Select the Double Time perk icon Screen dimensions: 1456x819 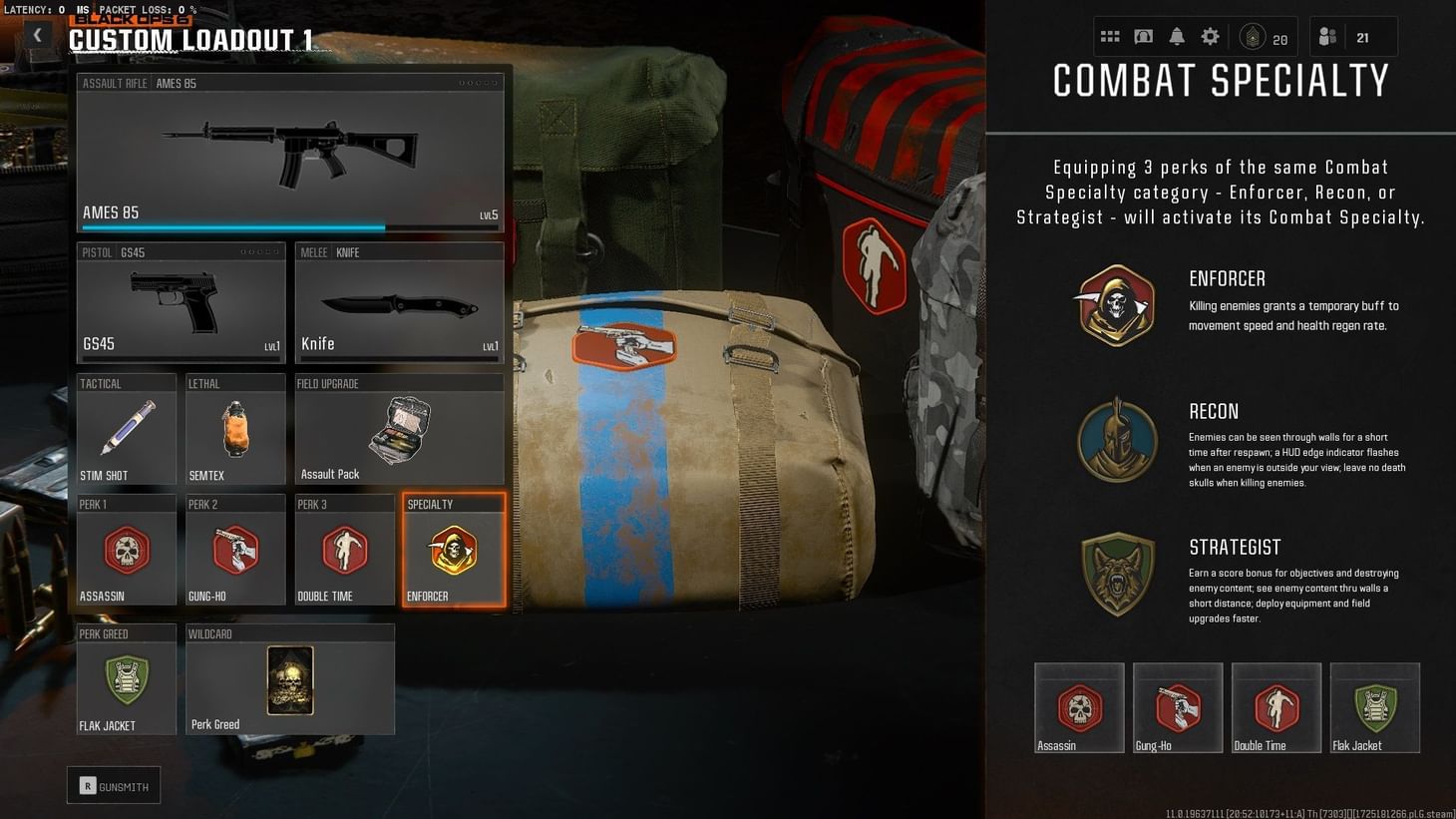344,551
